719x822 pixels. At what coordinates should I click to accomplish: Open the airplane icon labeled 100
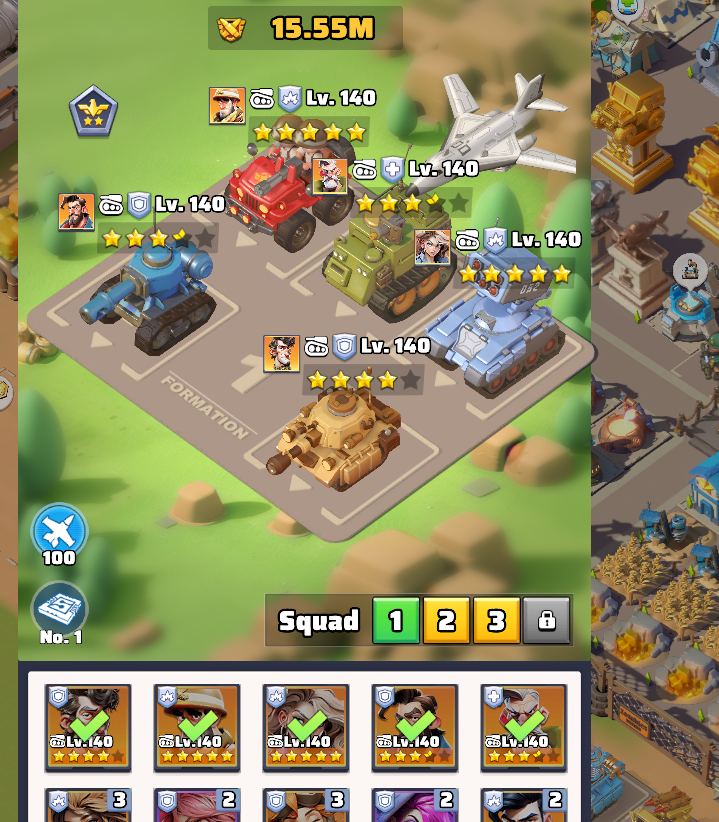59,532
